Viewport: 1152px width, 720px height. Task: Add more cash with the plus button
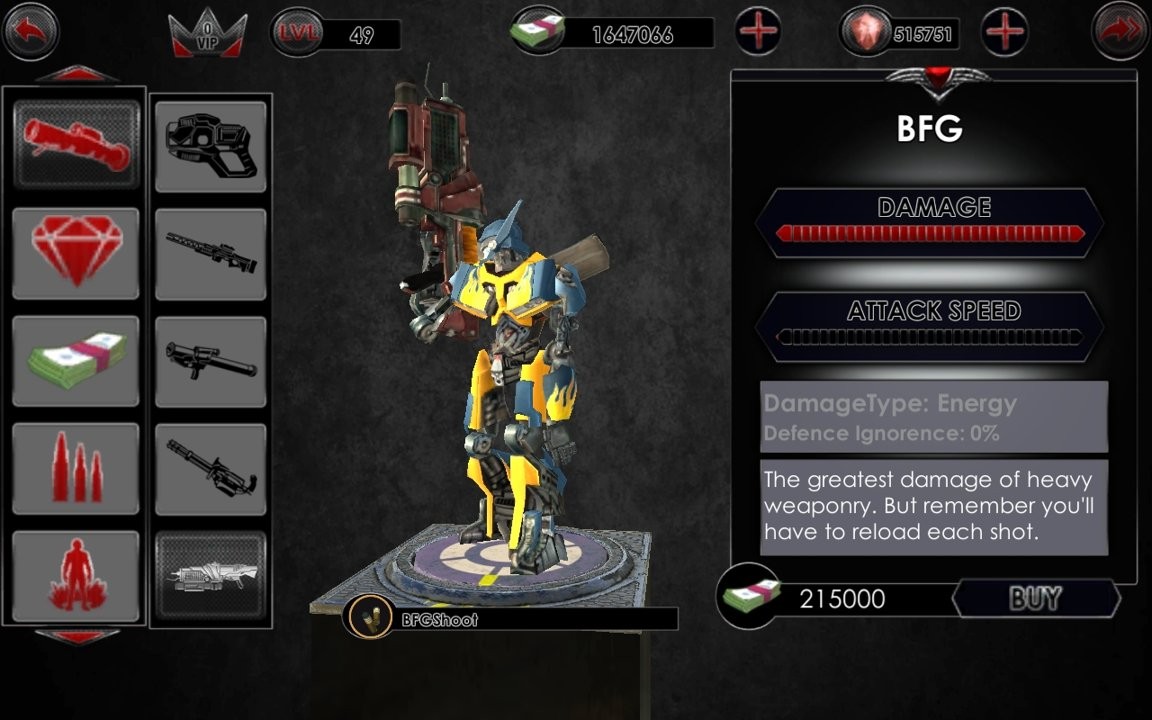[x=758, y=32]
